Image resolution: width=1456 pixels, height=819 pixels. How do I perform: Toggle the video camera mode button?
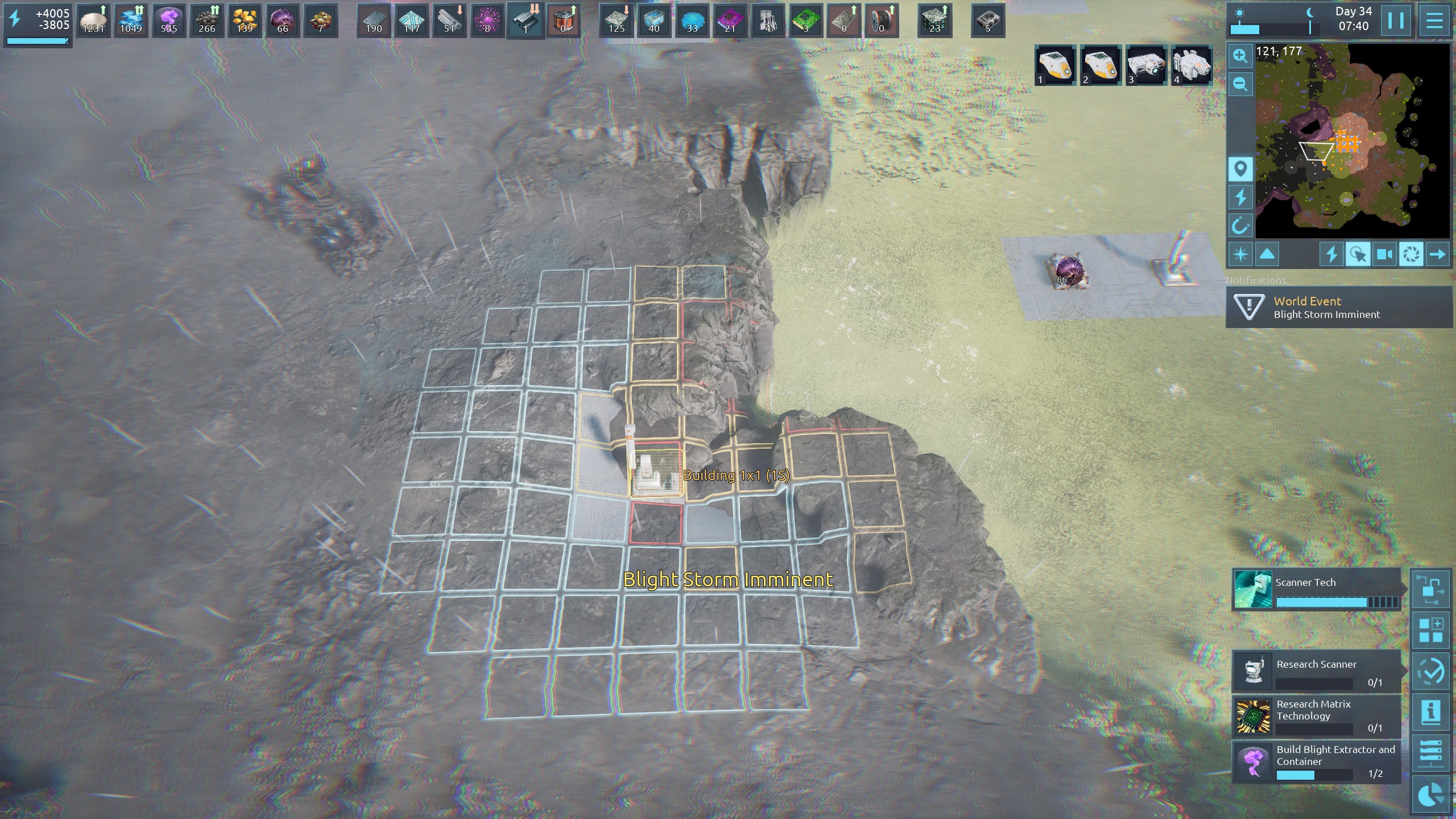[1384, 254]
